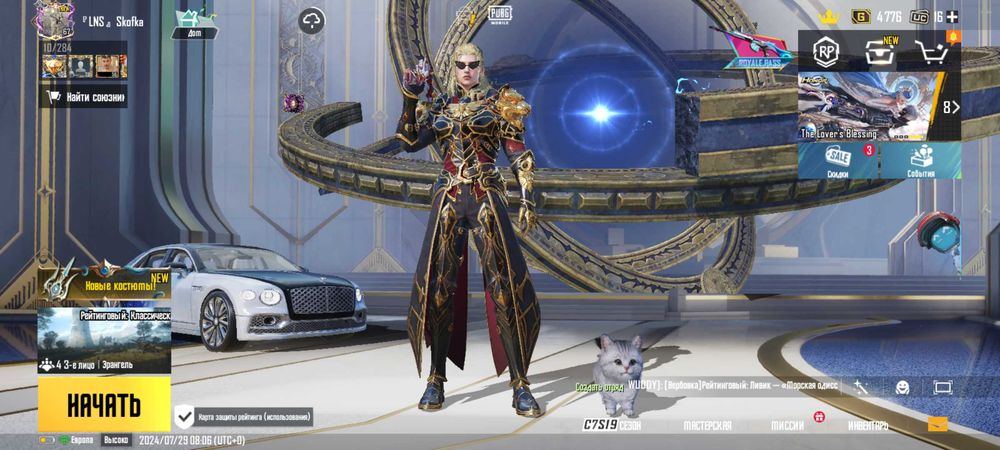Viewport: 1000px width, 450px height.
Task: Toggle the rating protection card checkbox
Action: (185, 416)
